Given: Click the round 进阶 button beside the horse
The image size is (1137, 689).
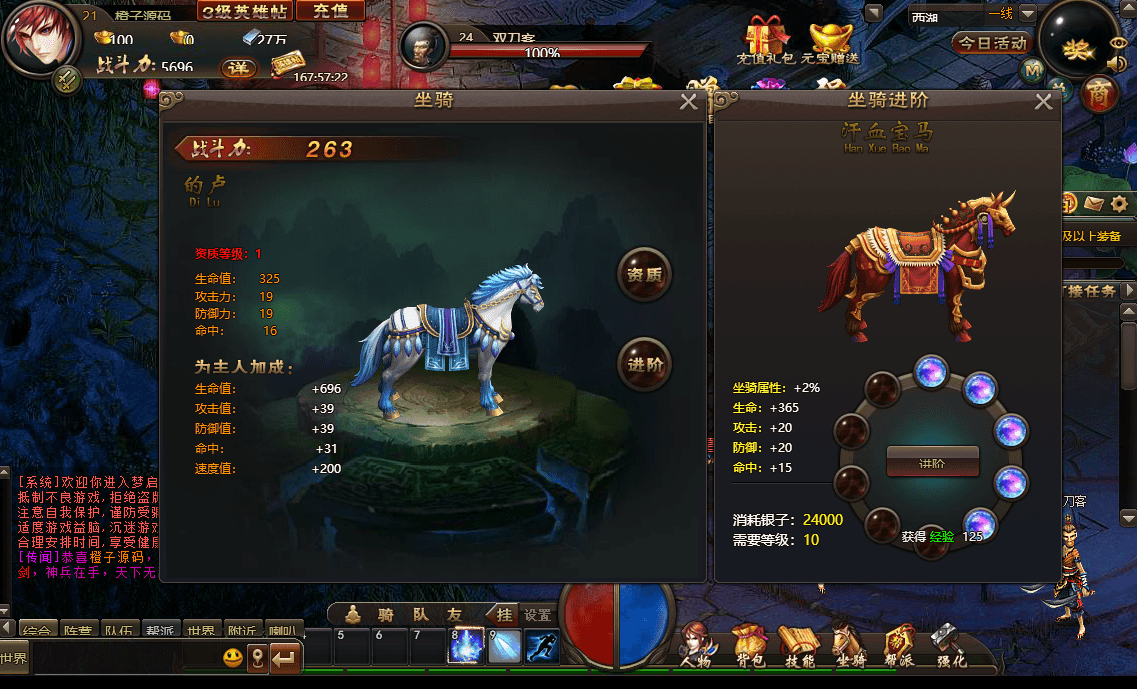Looking at the screenshot, I should point(644,364).
